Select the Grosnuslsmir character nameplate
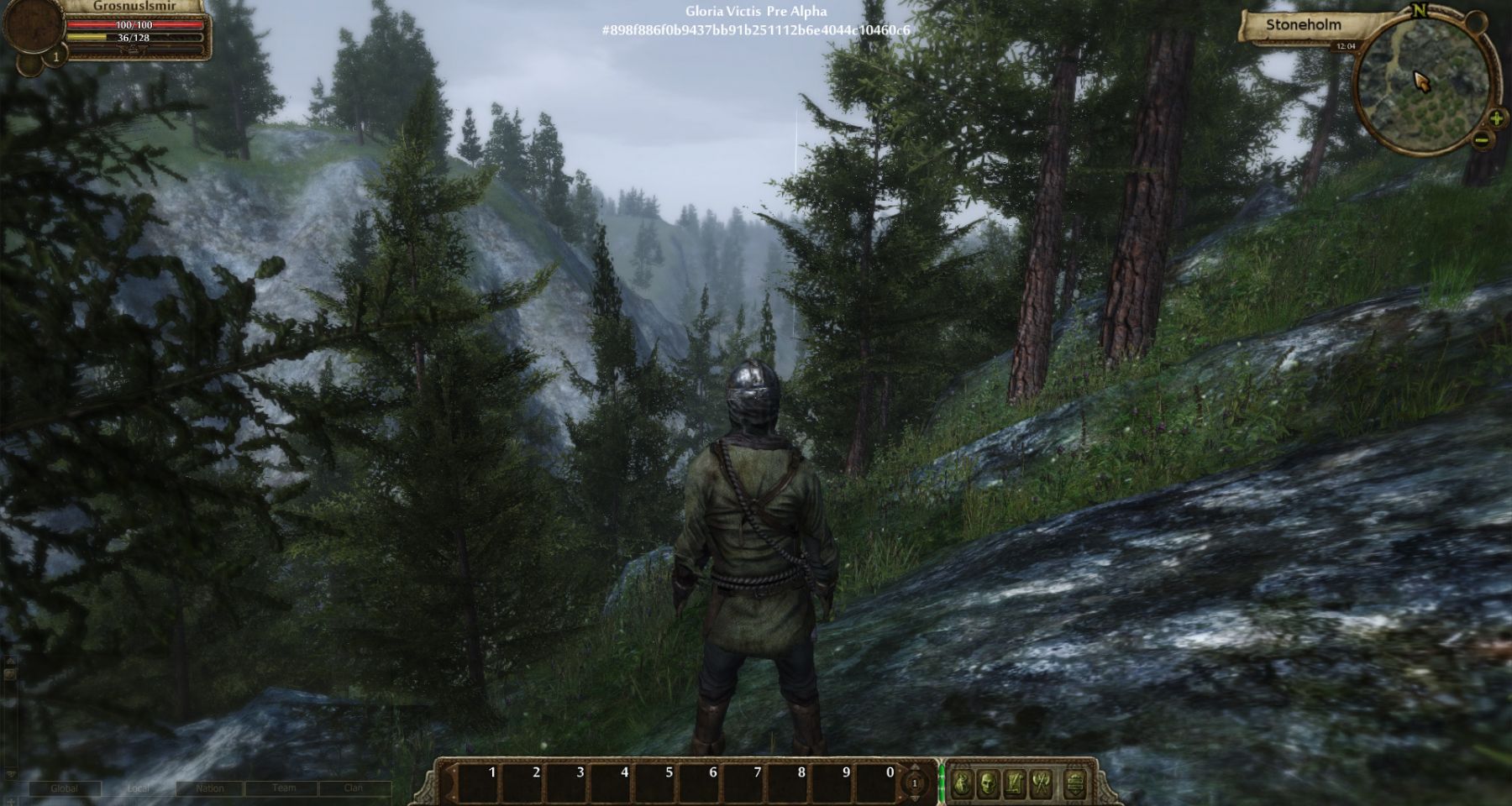Viewport: 1512px width, 806px height. (x=134, y=6)
